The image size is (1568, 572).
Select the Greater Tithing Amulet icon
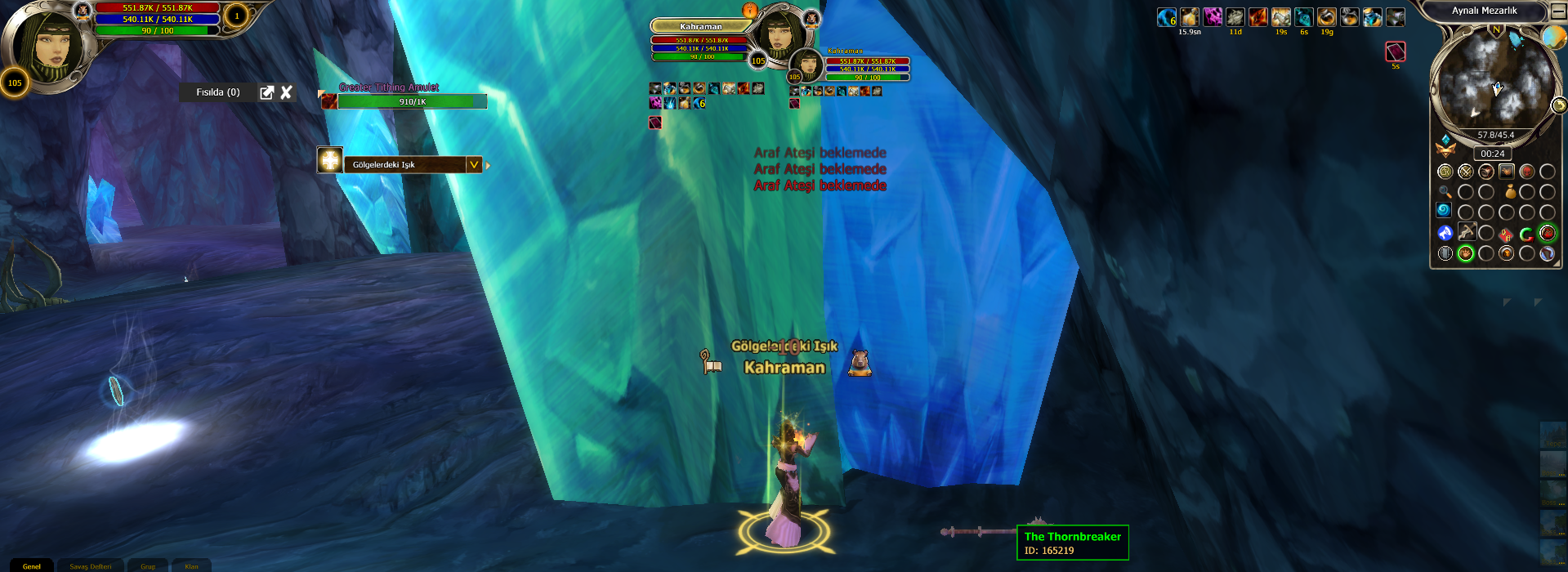coord(328,101)
